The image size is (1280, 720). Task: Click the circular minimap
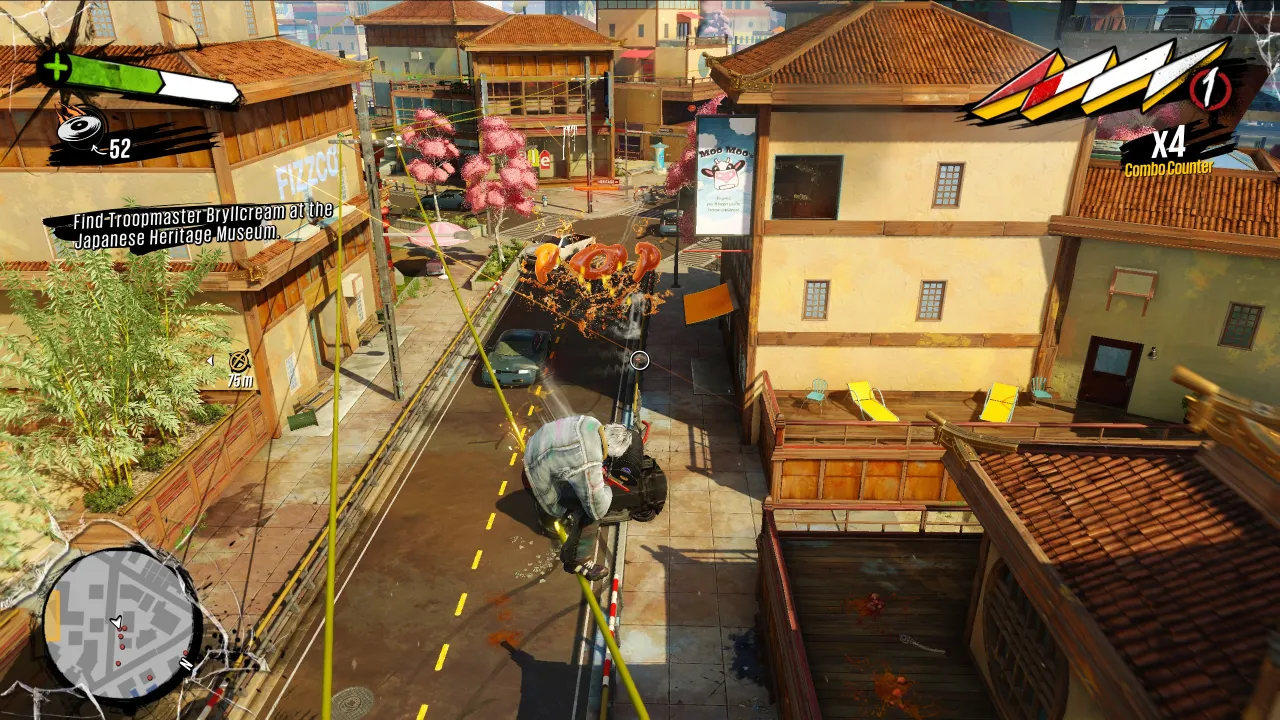tap(120, 623)
